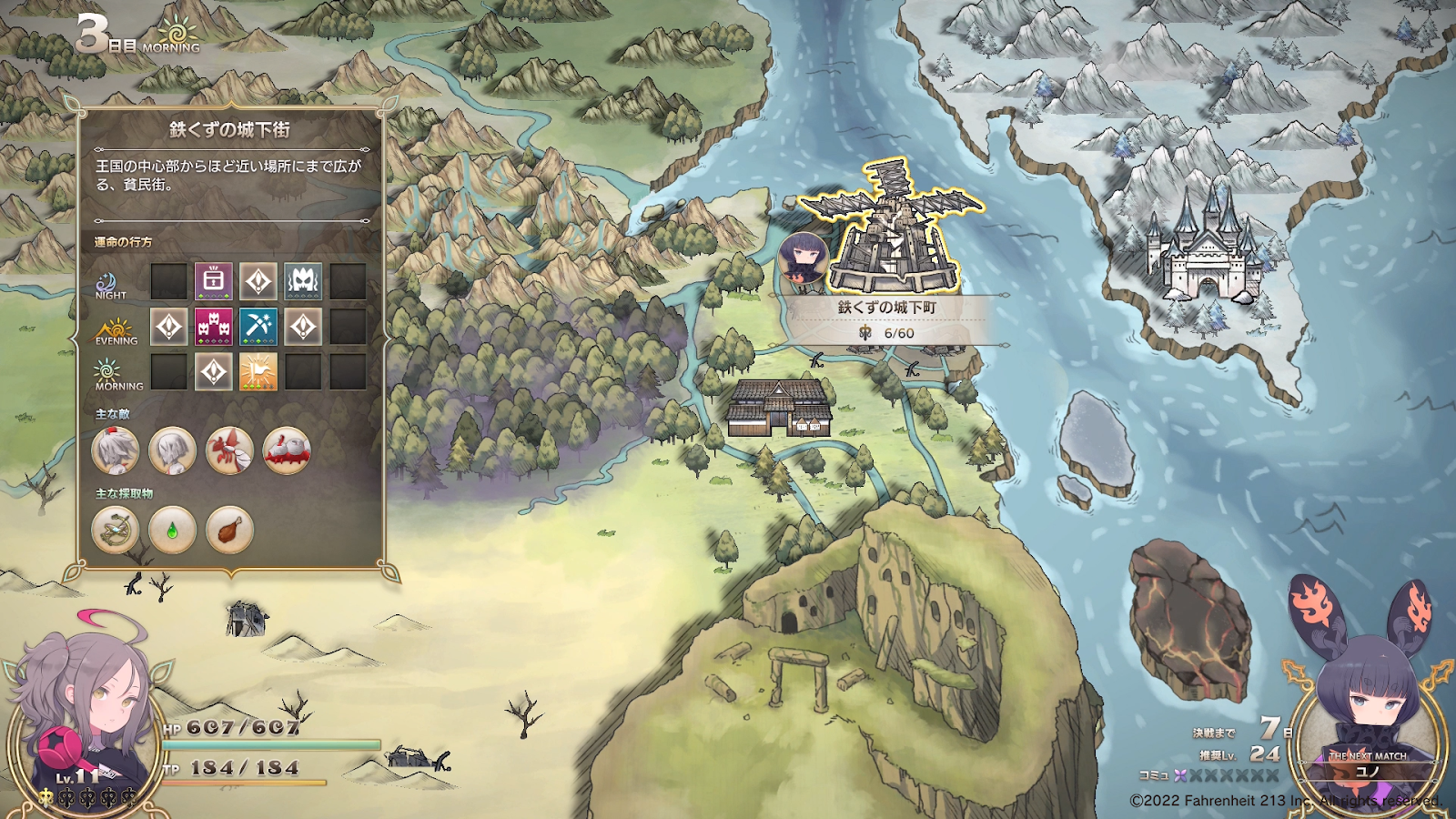
Task: View the bracelet ring gatherable item
Action: (116, 530)
